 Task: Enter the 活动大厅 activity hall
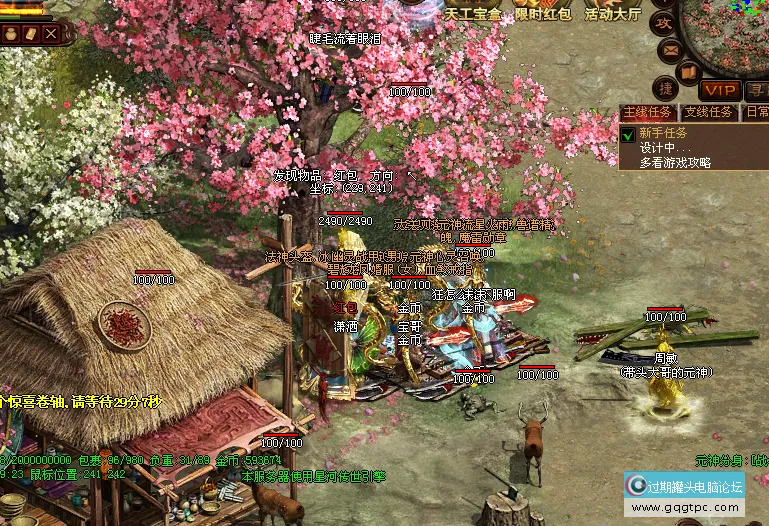click(x=612, y=14)
